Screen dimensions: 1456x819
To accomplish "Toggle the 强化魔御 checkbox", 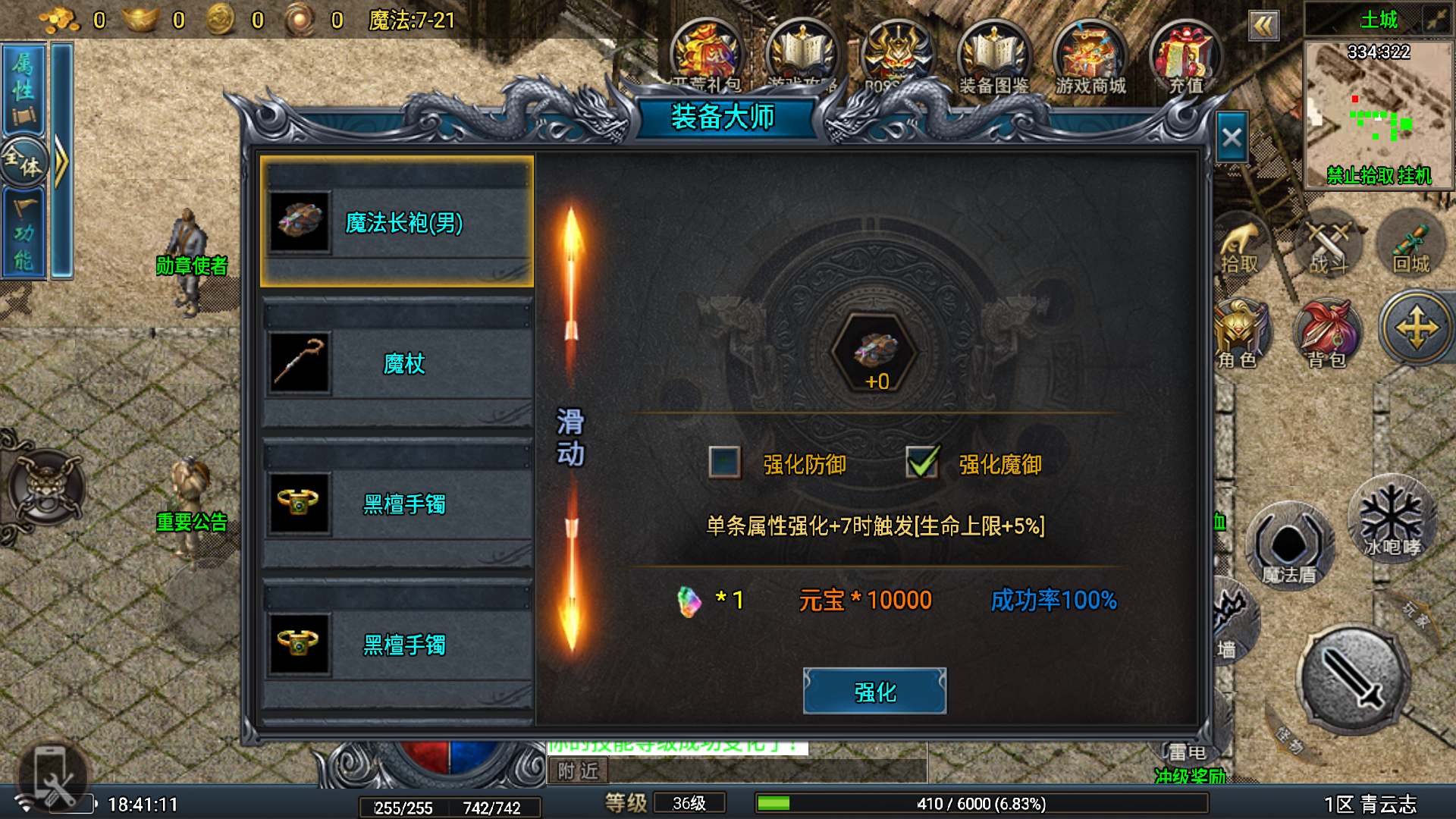I will 922,462.
